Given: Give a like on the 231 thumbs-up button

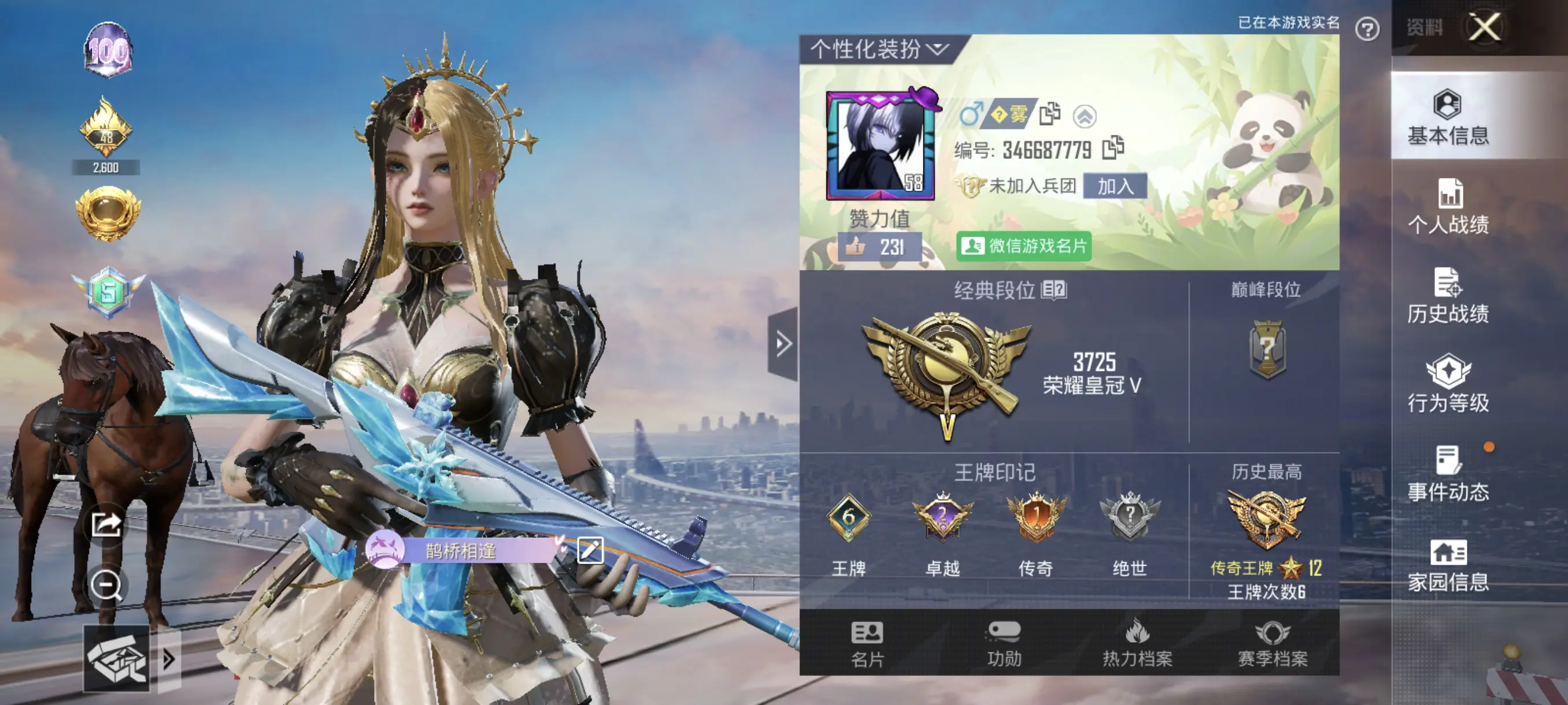Looking at the screenshot, I should pyautogui.click(x=879, y=247).
